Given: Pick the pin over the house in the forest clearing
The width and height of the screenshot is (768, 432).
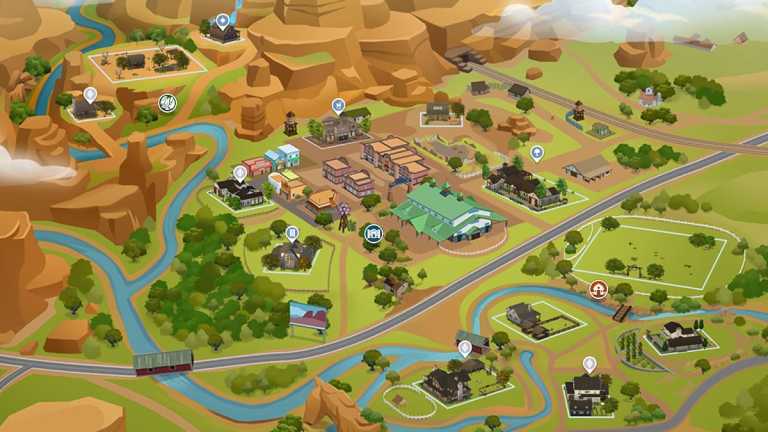Looking at the screenshot, I should [292, 233].
